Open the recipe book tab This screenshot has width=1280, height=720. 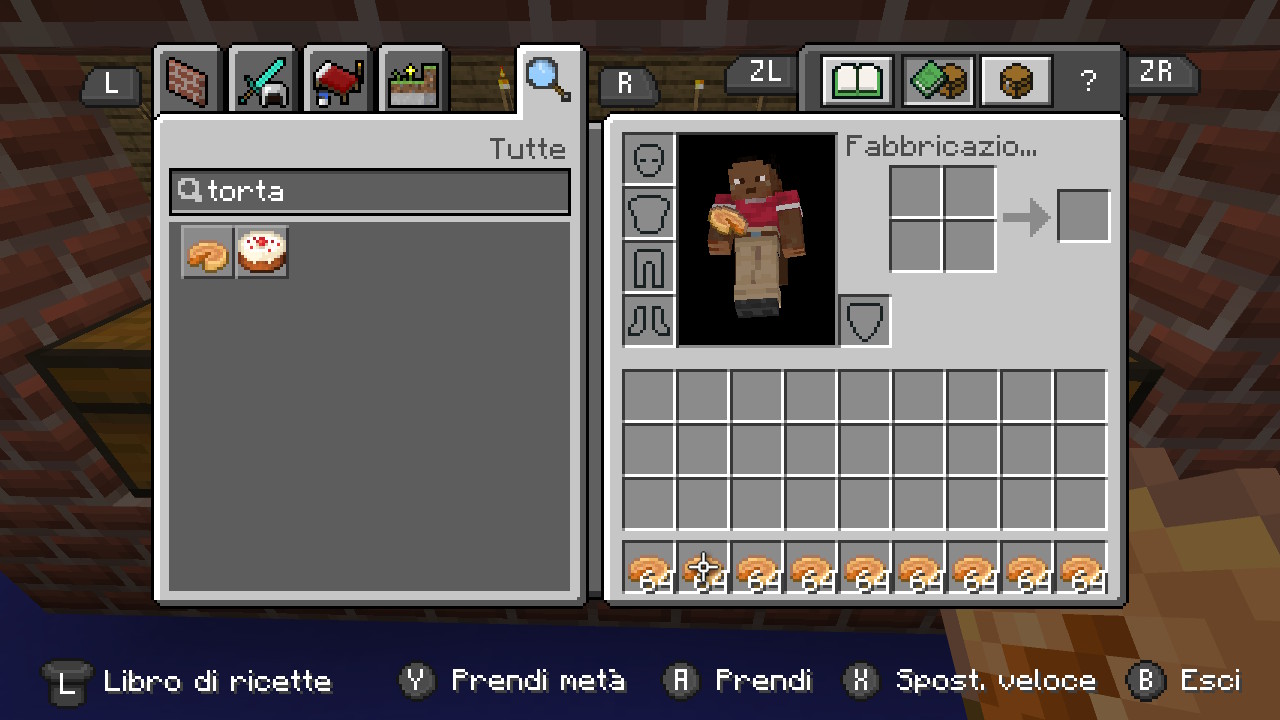pos(857,80)
